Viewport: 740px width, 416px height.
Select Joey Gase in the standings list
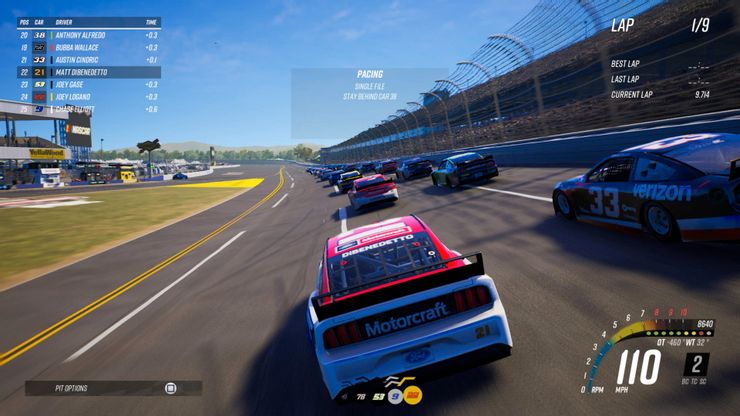tap(88, 84)
